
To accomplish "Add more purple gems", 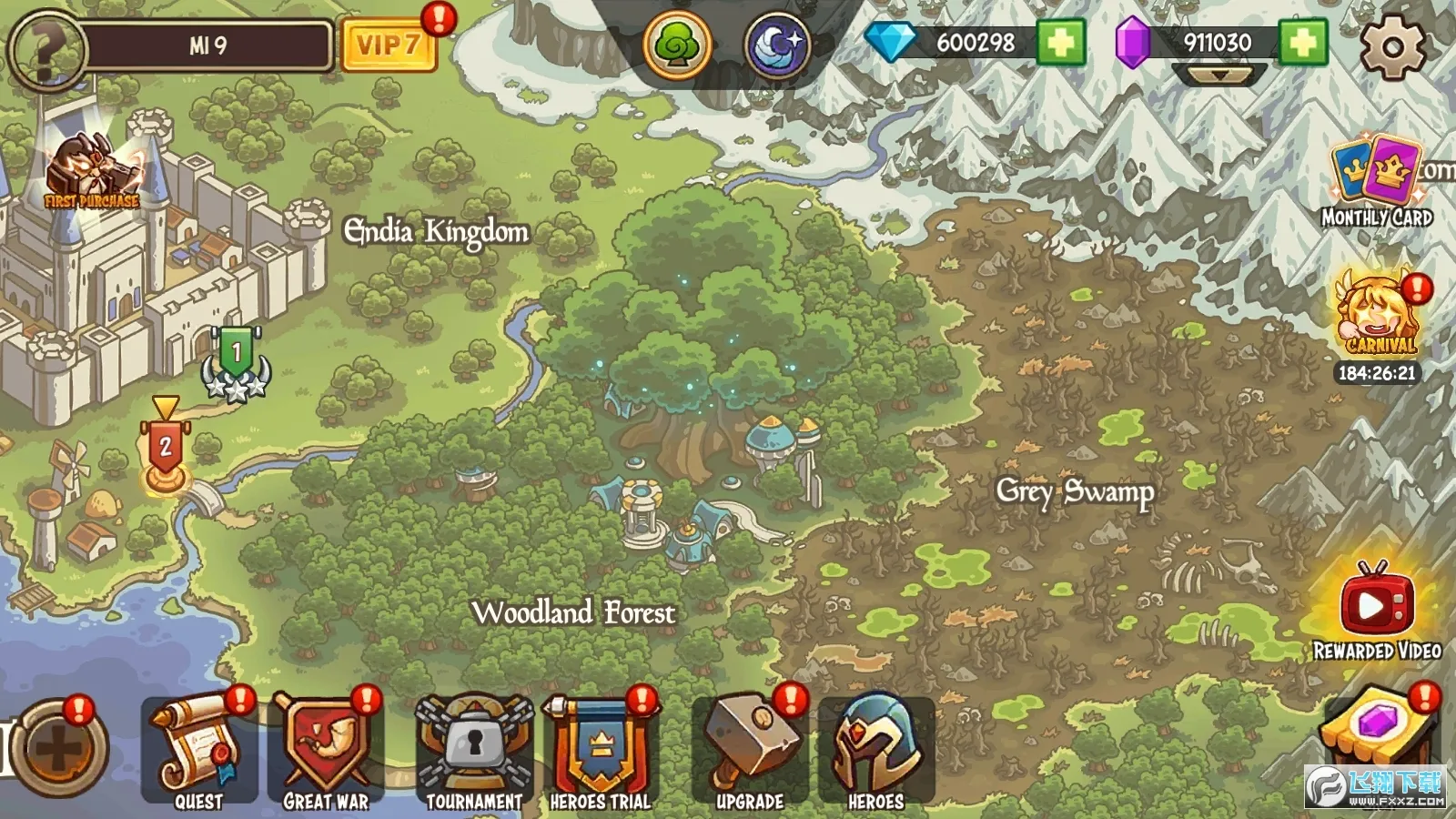I will pyautogui.click(x=1302, y=43).
